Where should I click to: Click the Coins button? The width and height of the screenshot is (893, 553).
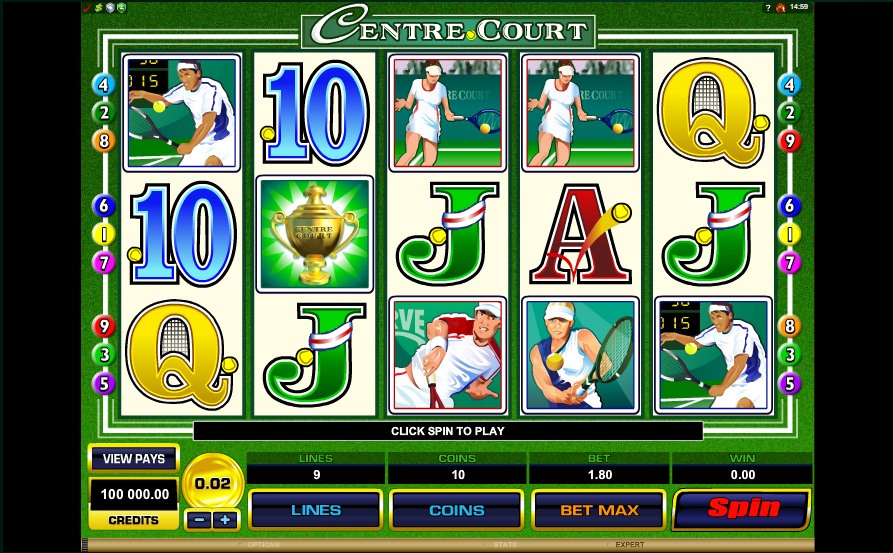point(456,510)
